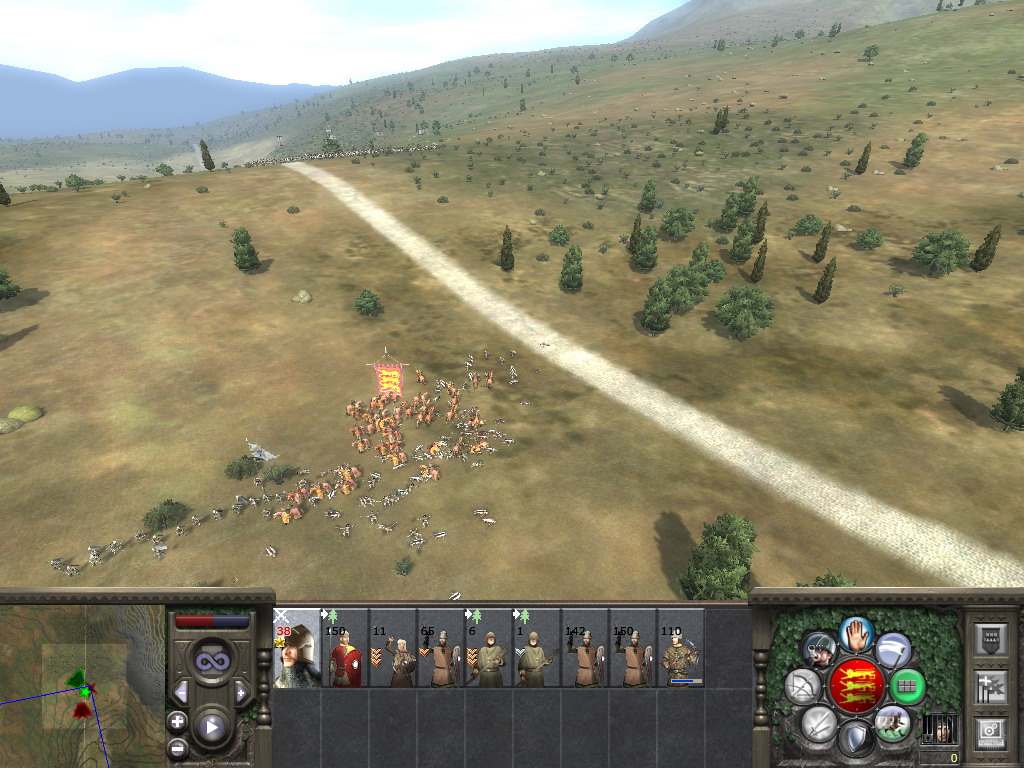Toggle the green group formation button
The image size is (1024, 768).
click(x=908, y=686)
